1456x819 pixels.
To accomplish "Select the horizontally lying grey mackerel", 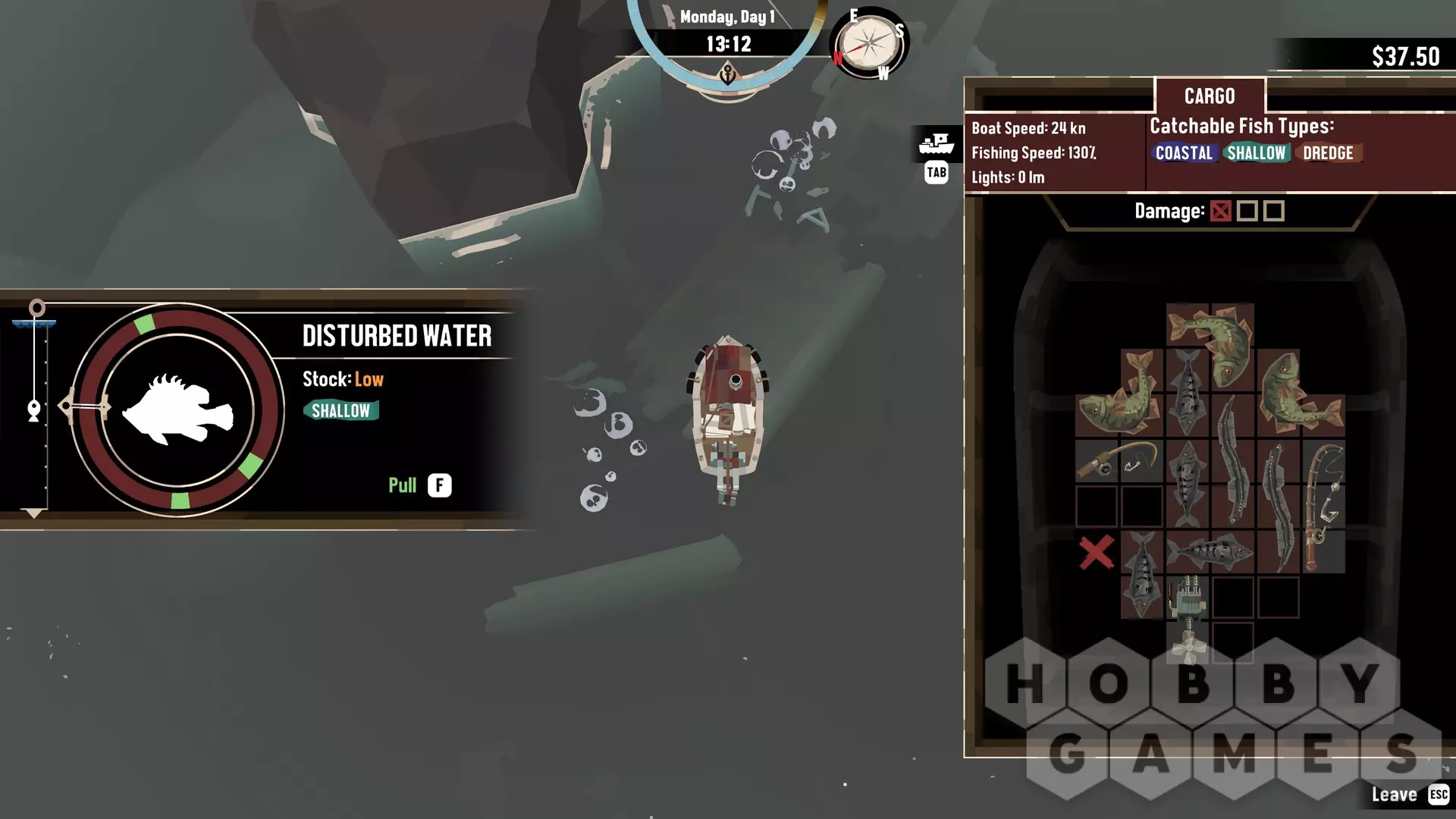I will tap(1210, 551).
